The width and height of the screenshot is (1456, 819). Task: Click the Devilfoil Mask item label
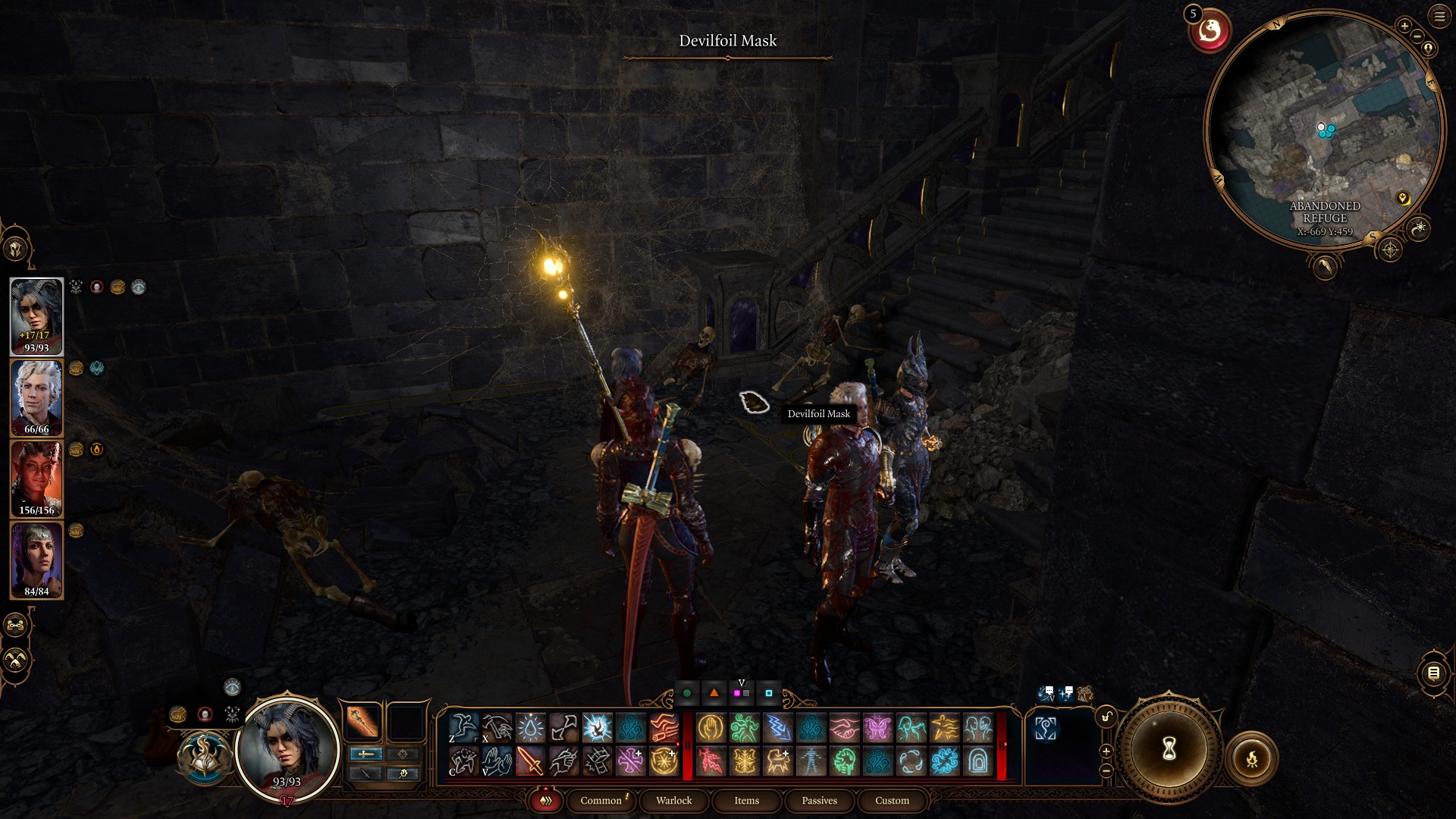point(819,414)
